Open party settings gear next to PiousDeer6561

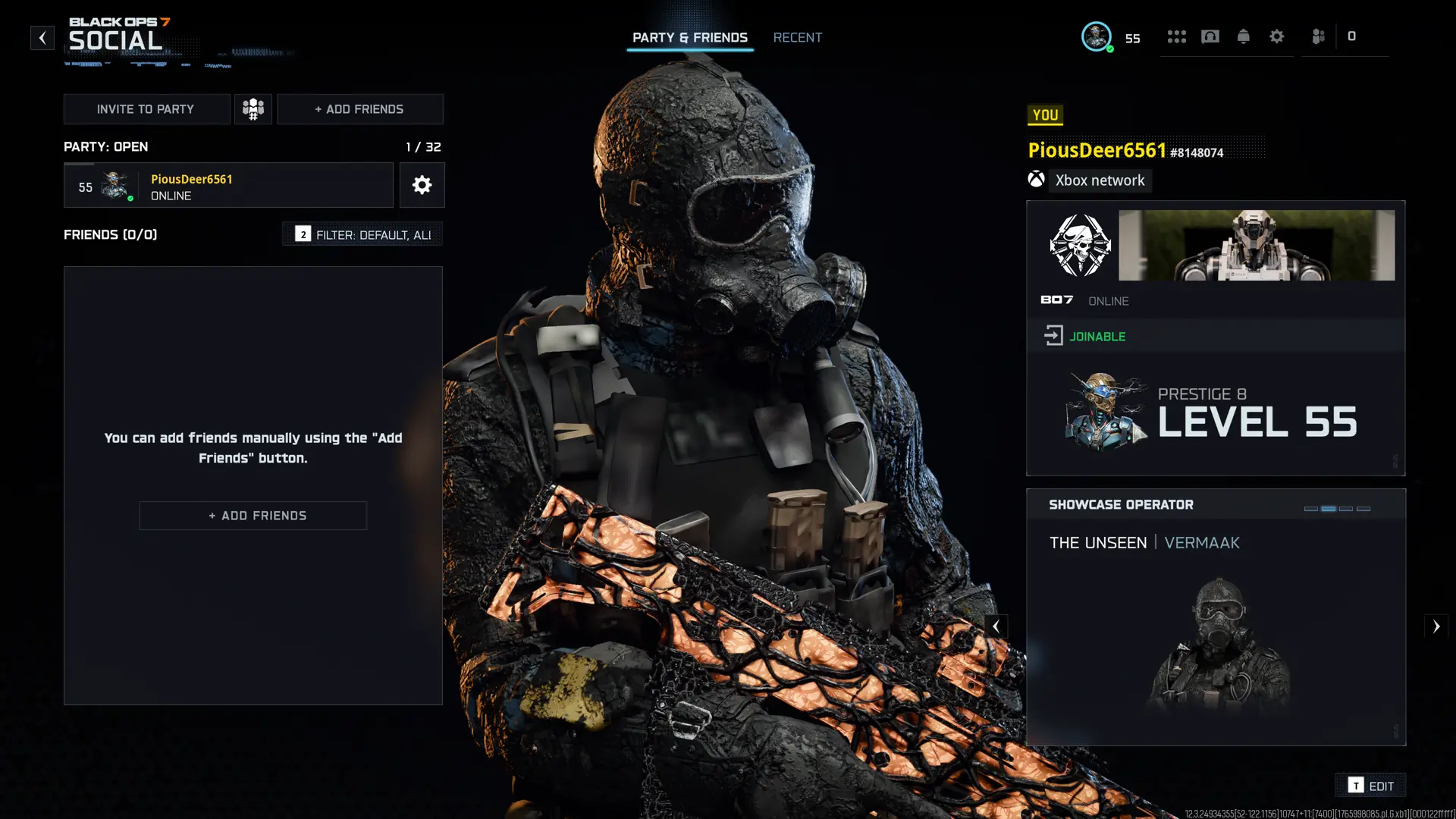click(422, 185)
